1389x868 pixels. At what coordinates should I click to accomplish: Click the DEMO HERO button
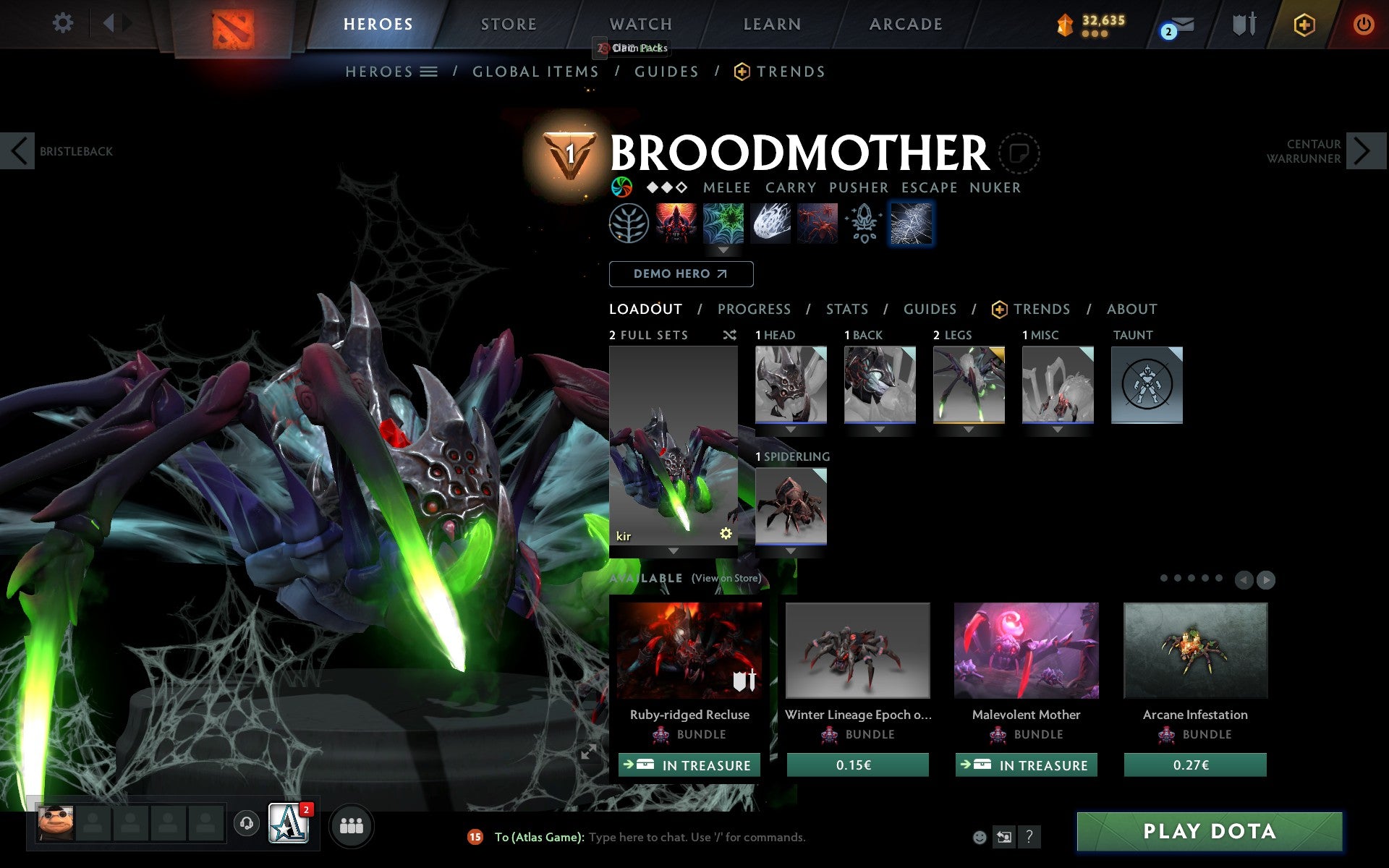(x=681, y=274)
